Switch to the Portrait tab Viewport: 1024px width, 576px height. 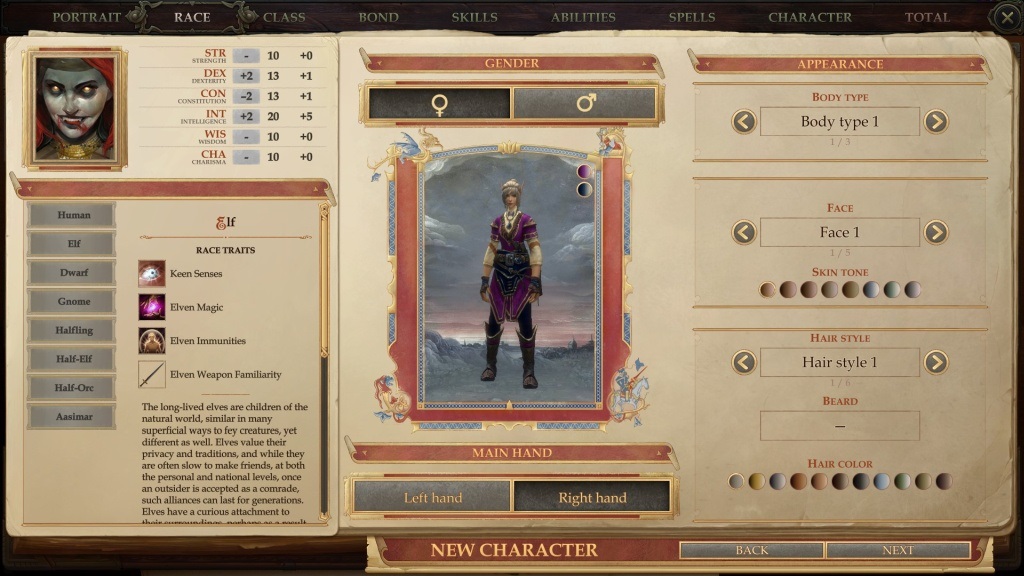86,17
